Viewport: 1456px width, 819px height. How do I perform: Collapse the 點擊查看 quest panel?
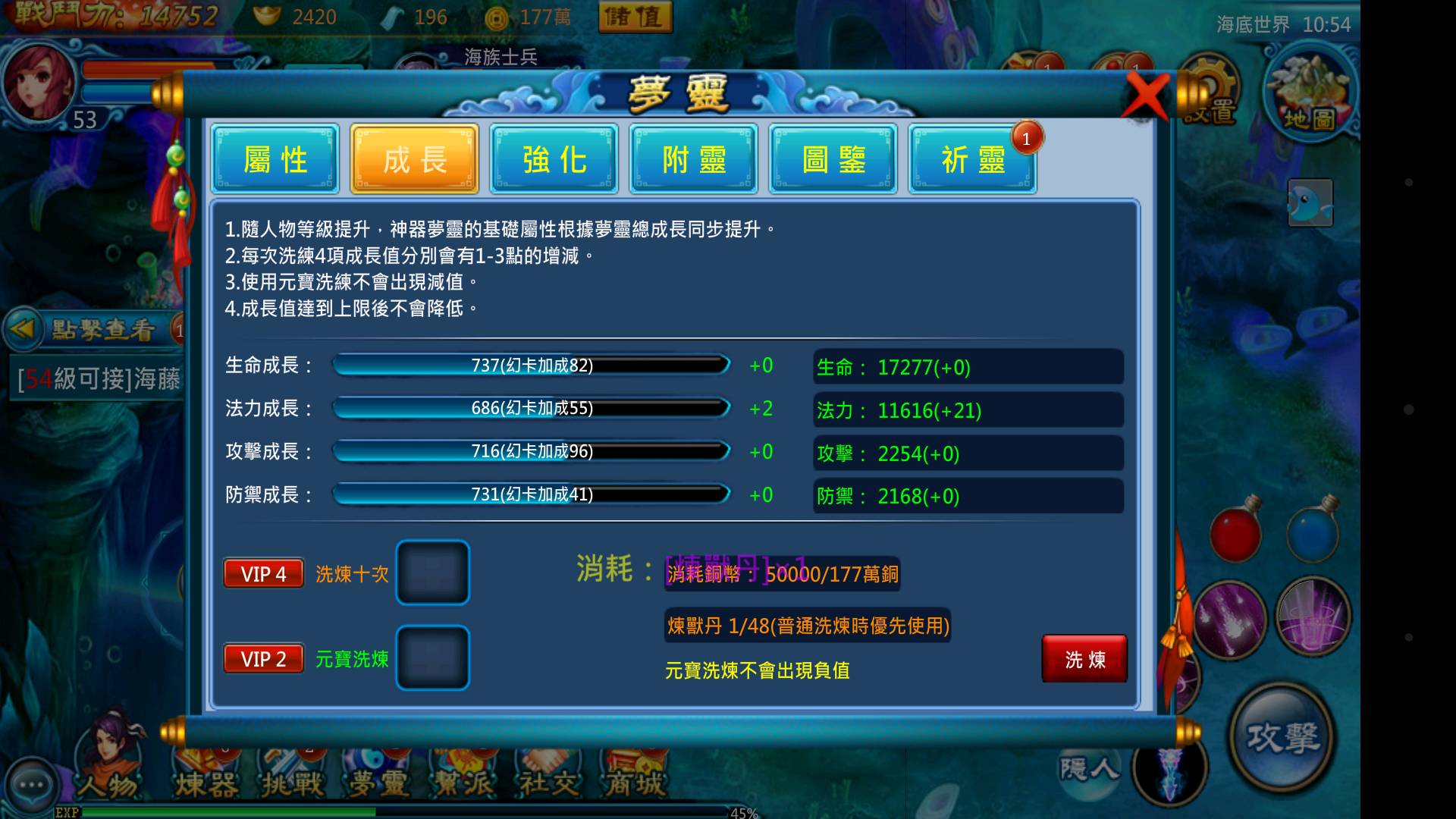pyautogui.click(x=24, y=330)
